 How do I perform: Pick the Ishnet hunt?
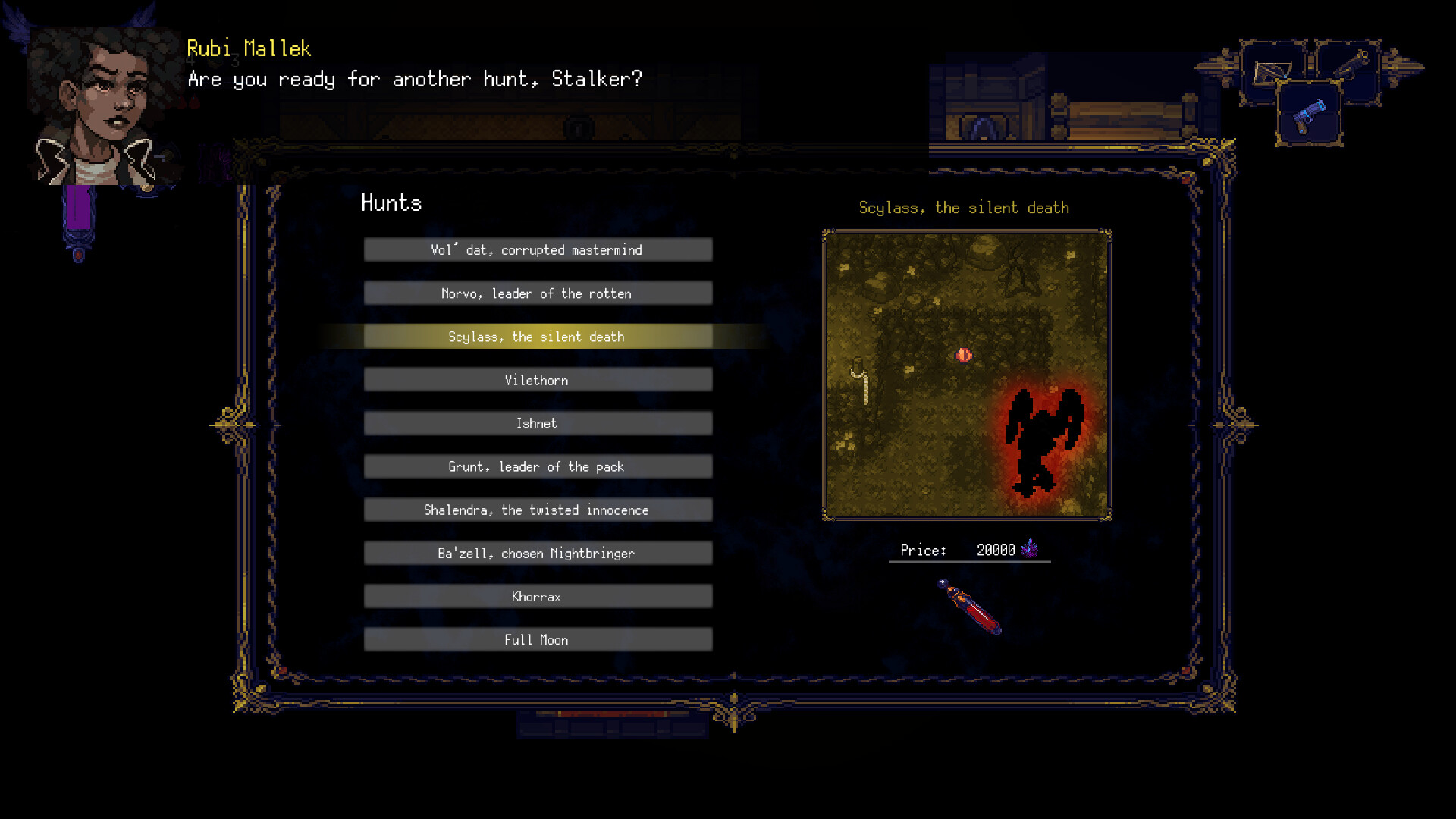click(538, 423)
